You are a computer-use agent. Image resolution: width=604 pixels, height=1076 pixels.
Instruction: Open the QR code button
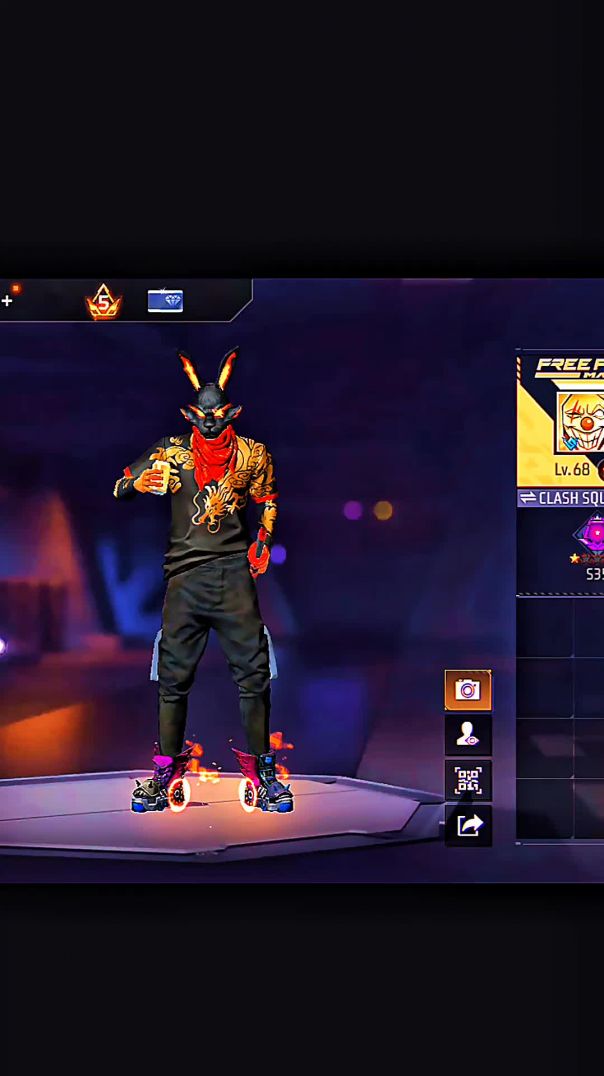[x=467, y=780]
